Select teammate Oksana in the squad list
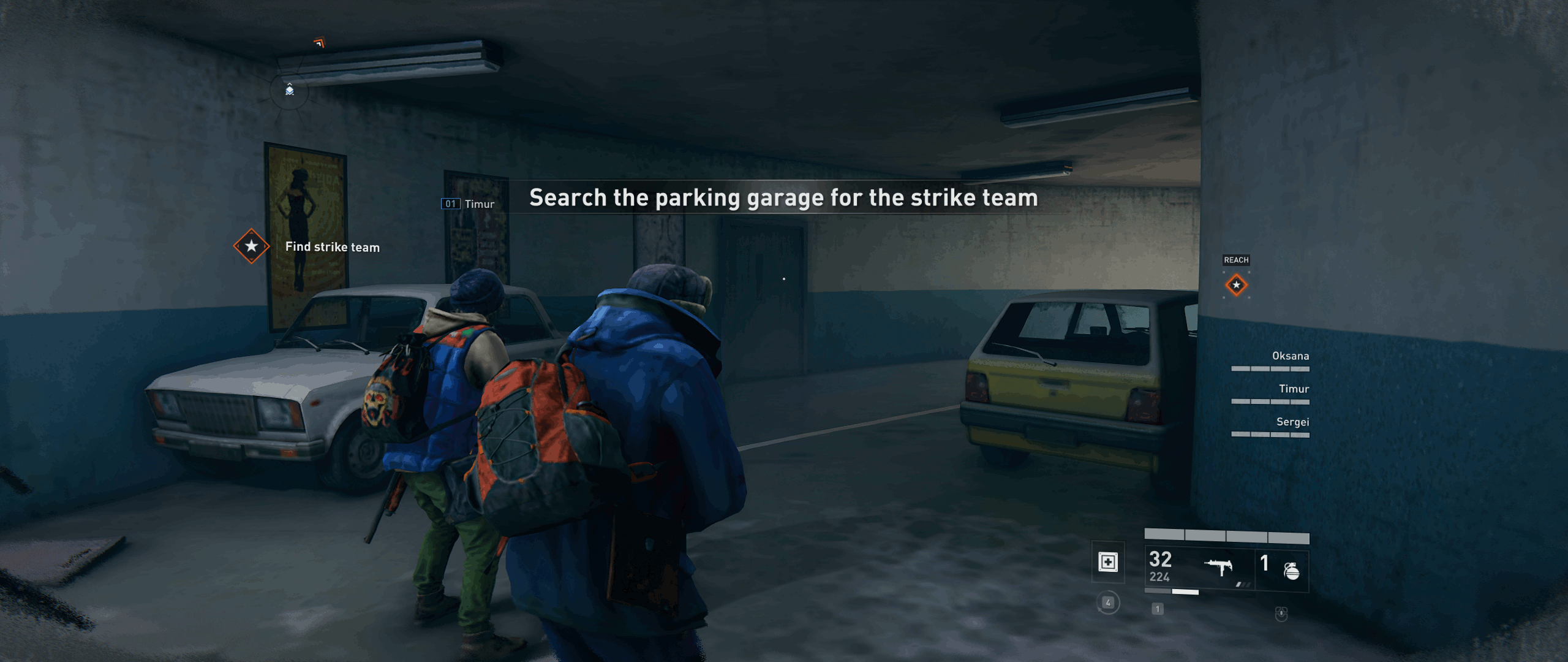Image resolution: width=1568 pixels, height=662 pixels. [x=1290, y=356]
